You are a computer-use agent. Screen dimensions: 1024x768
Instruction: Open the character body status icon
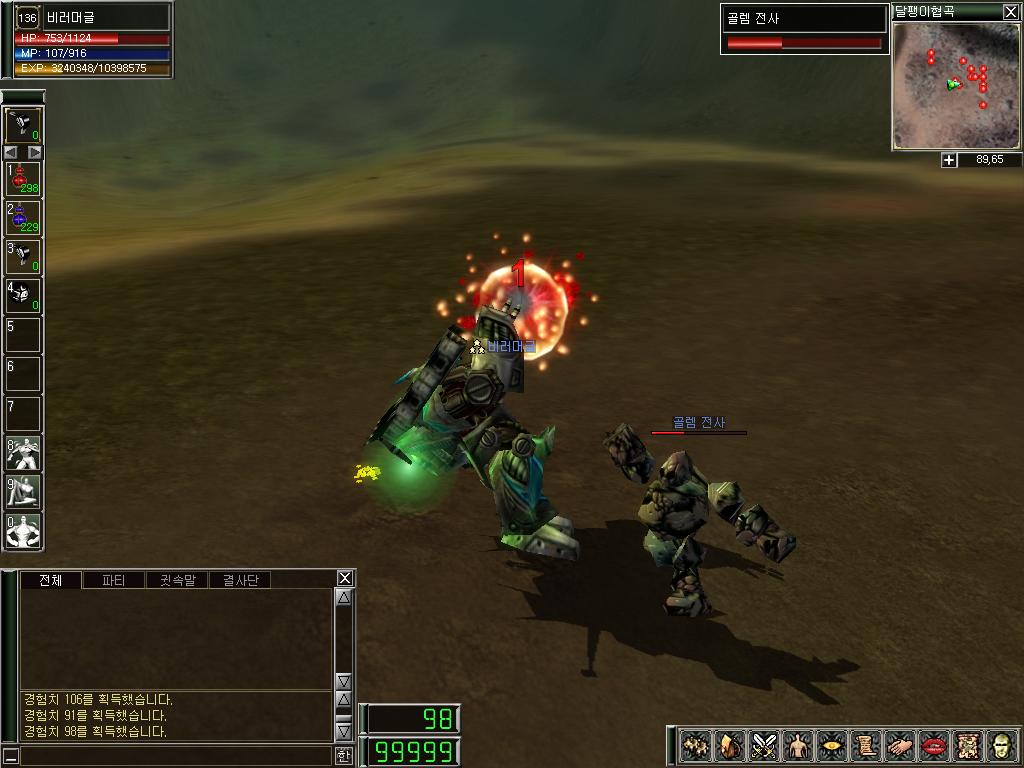coord(799,746)
